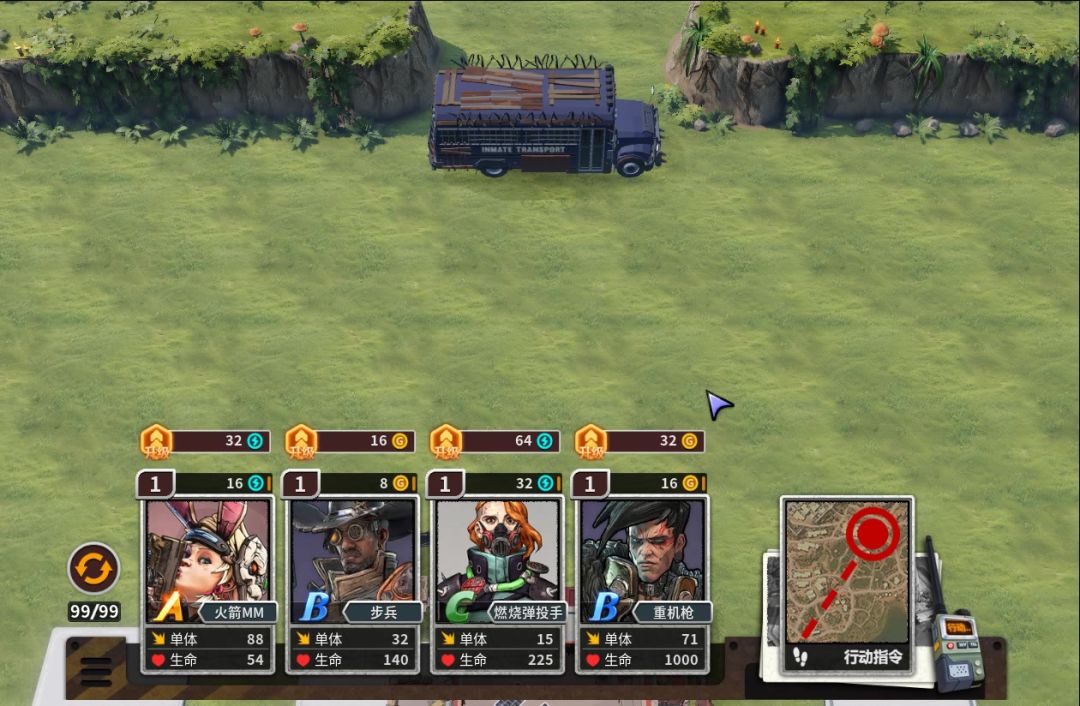Open the hamburger menu button
The height and width of the screenshot is (706, 1080).
click(x=96, y=671)
